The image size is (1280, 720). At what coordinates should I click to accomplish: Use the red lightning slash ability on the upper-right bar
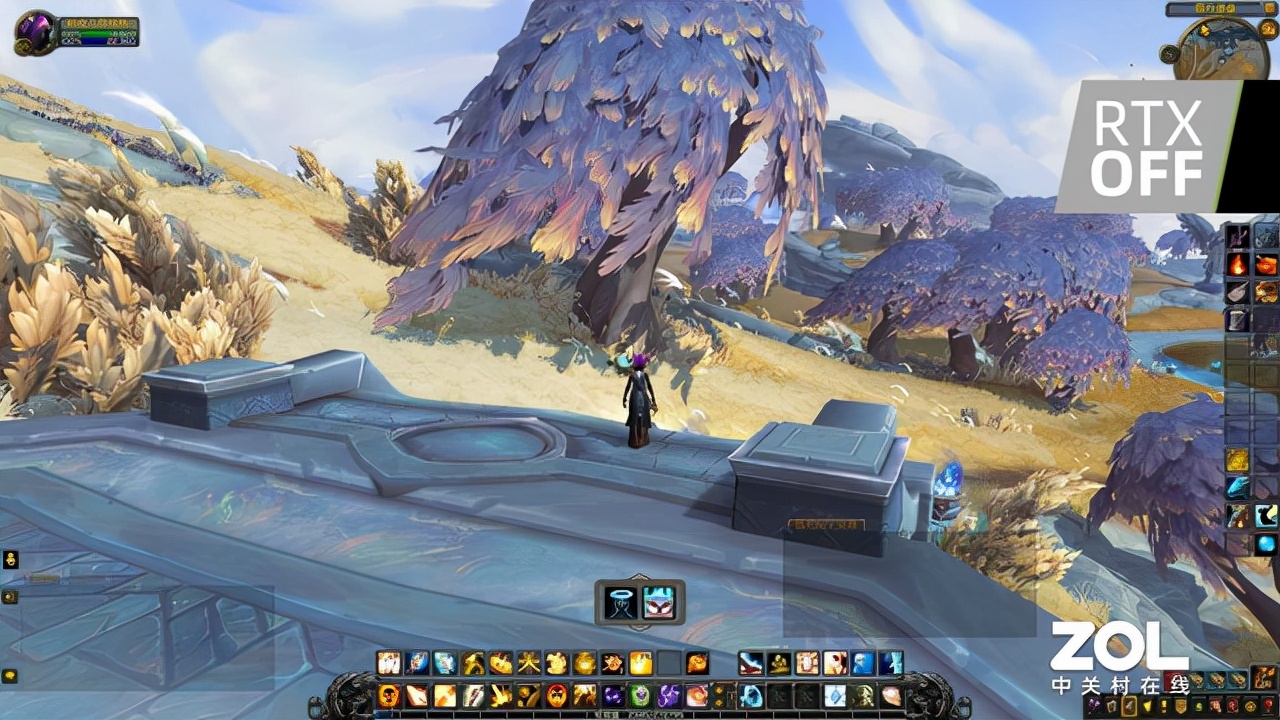tap(751, 663)
